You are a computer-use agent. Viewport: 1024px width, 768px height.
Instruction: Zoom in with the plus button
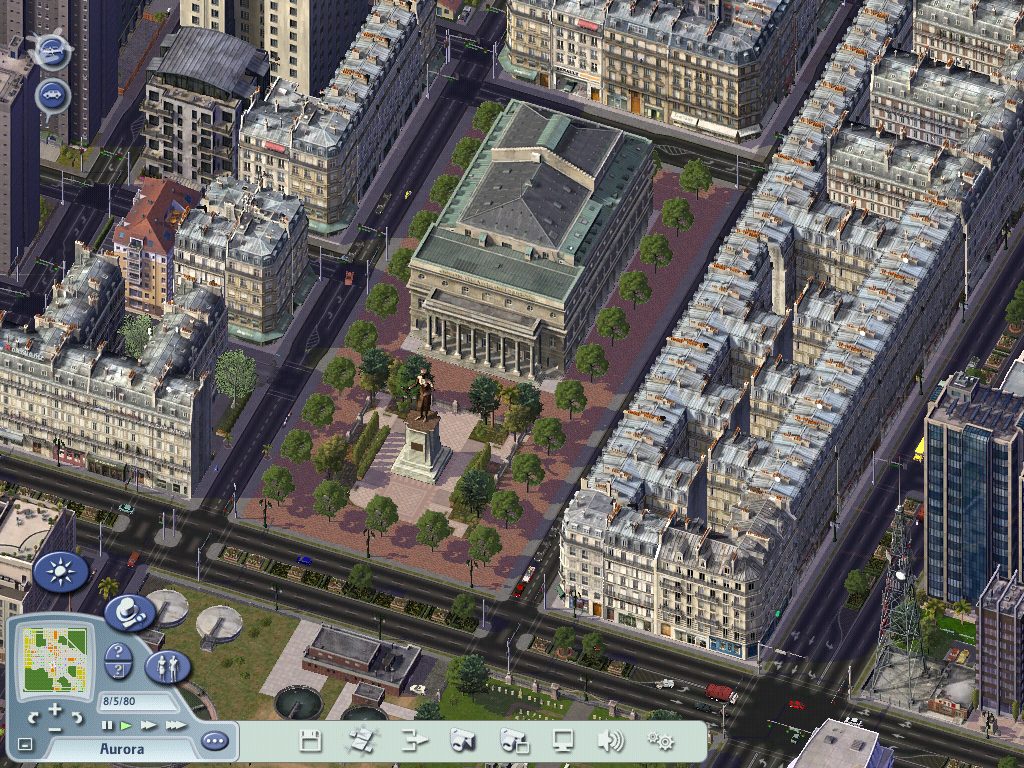click(x=55, y=709)
